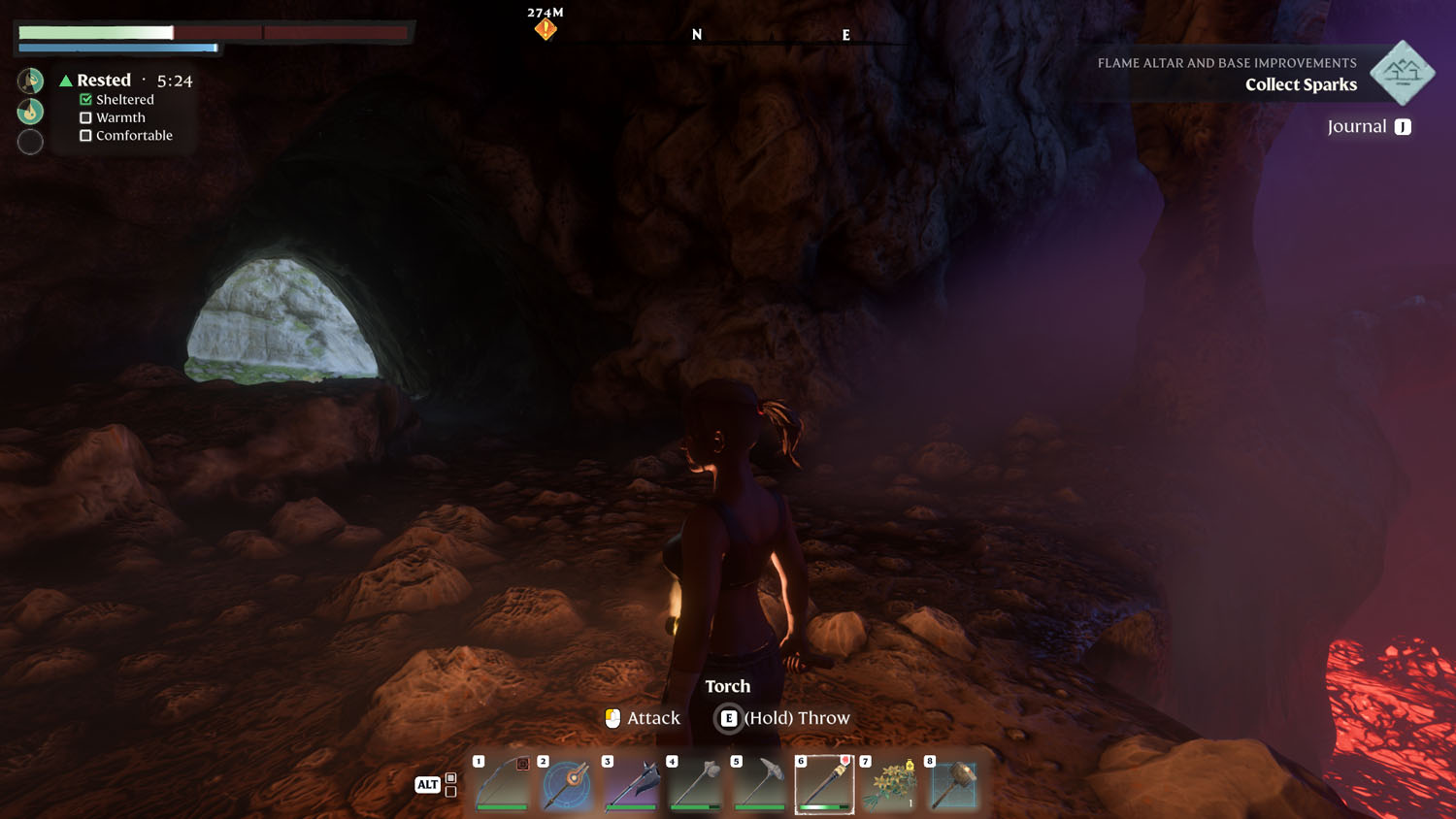The image size is (1456, 819).
Task: Click the Rested buff status
Action: [x=103, y=81]
